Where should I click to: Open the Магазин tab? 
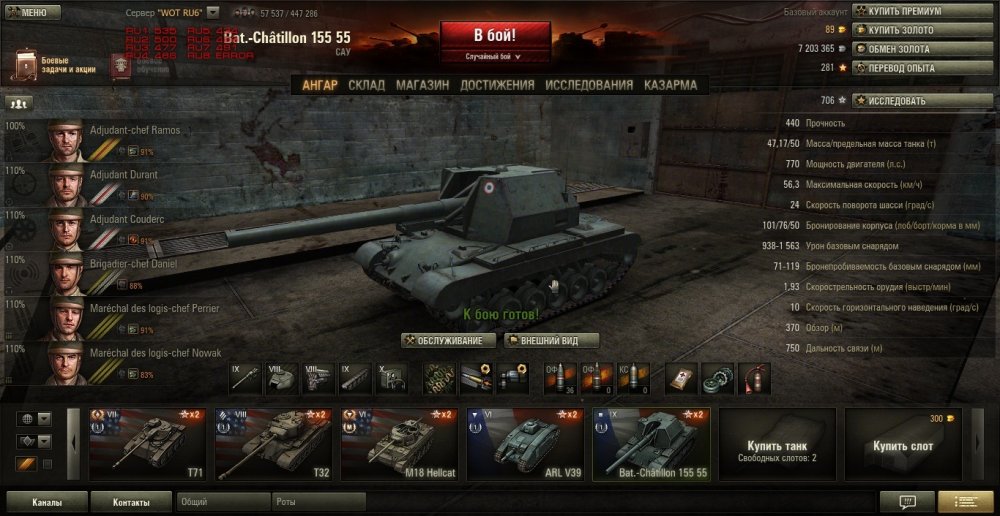(x=422, y=85)
